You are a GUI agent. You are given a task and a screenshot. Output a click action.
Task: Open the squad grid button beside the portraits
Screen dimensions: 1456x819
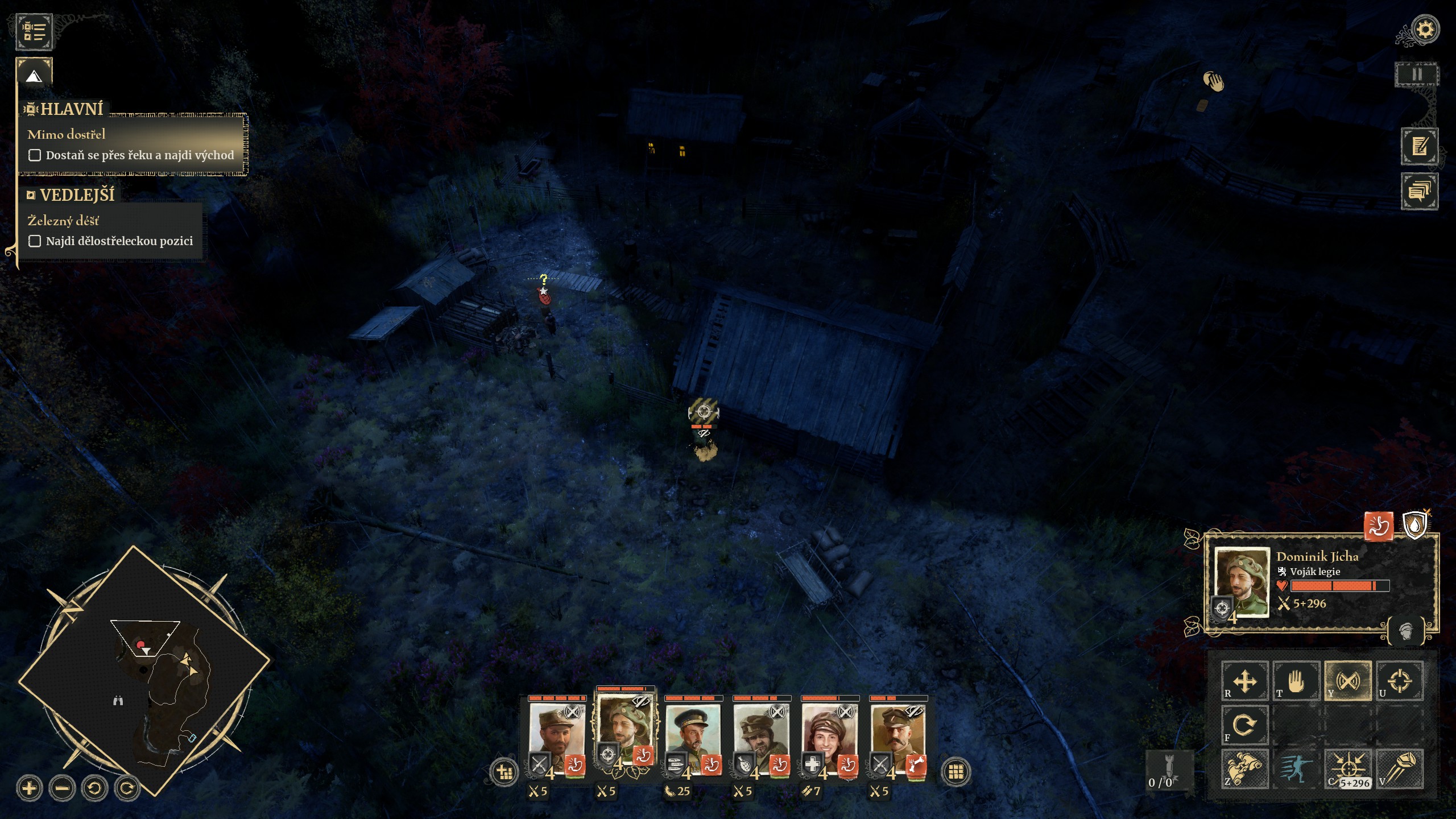pyautogui.click(x=955, y=772)
